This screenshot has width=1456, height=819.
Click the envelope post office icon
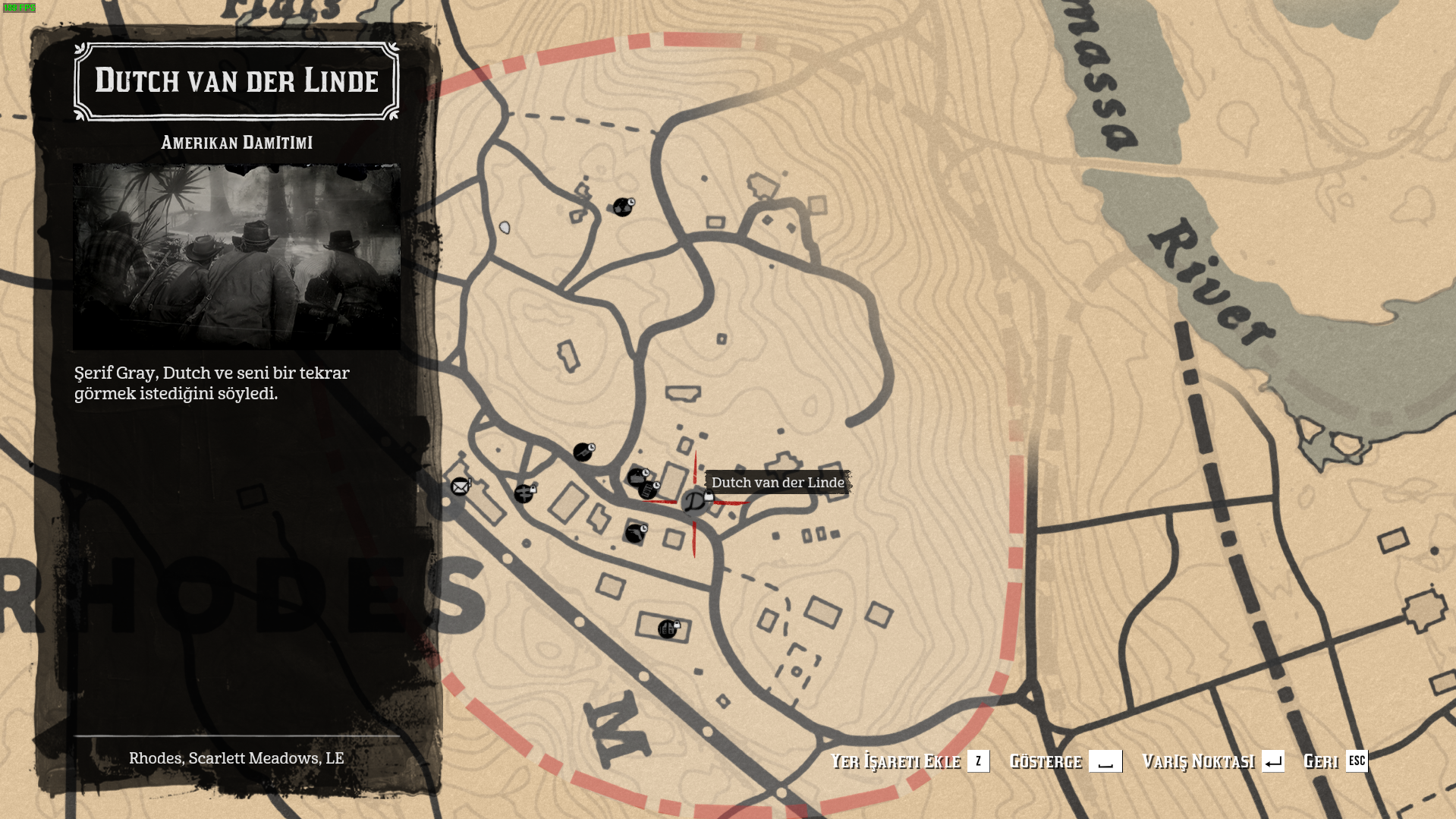460,487
